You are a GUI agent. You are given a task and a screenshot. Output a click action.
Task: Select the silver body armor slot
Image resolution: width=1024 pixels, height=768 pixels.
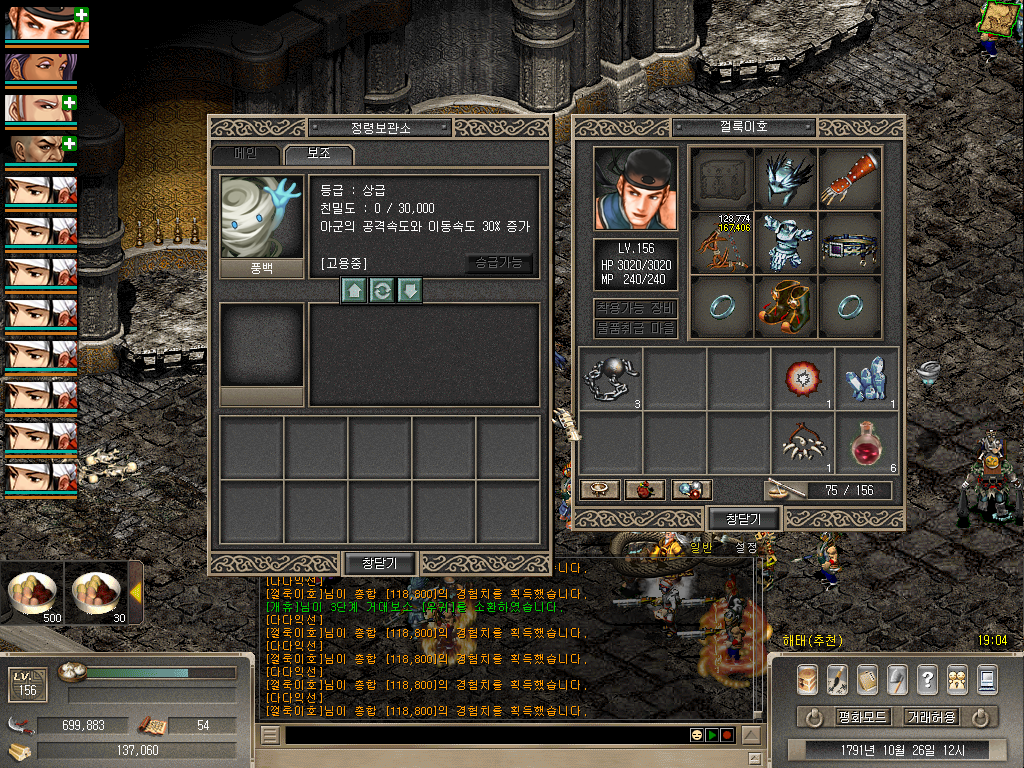coord(785,241)
